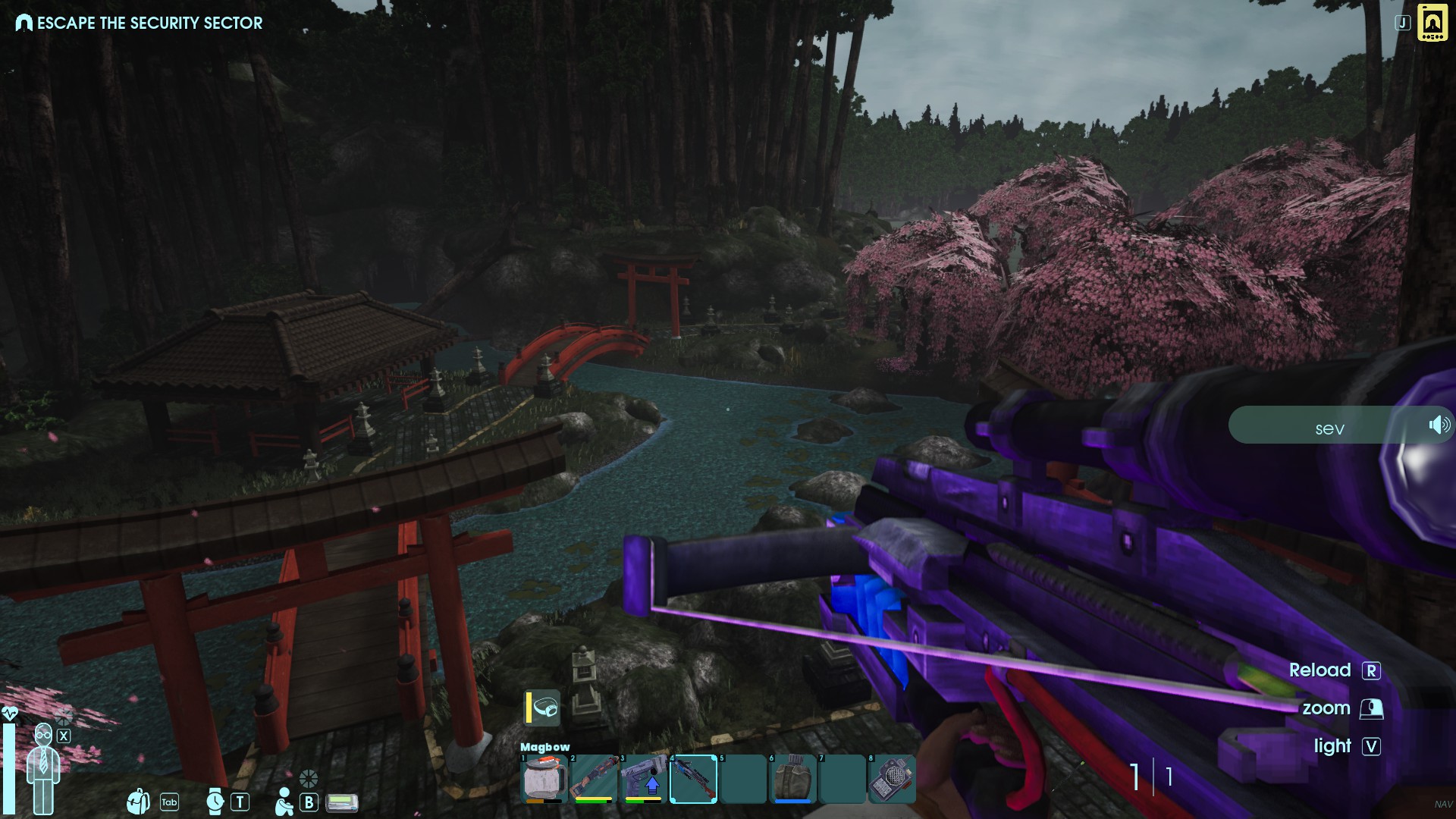The image size is (1456, 819).
Task: Switch to the pistol in slot 3
Action: 643,778
